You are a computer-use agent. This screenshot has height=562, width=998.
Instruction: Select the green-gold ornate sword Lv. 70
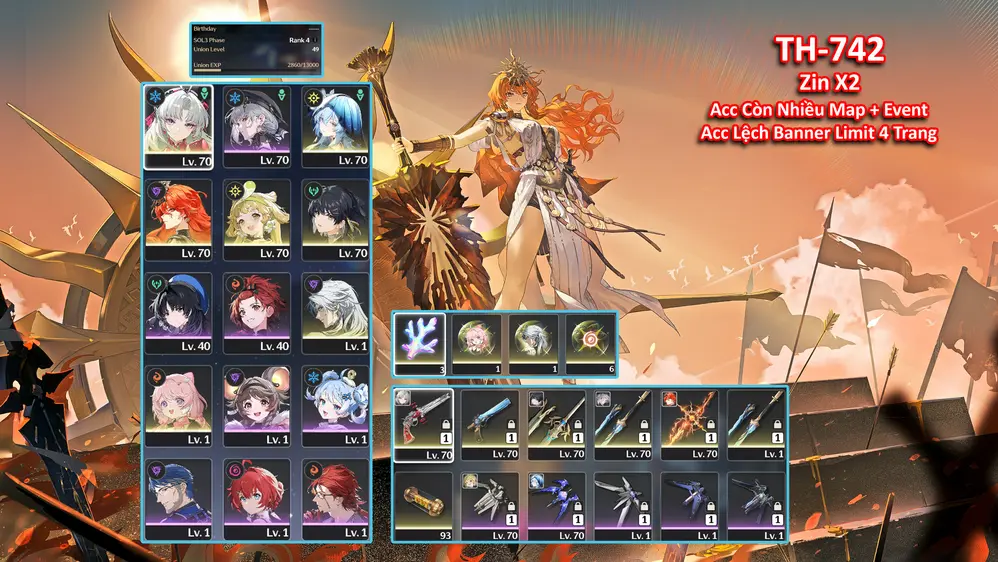click(556, 424)
